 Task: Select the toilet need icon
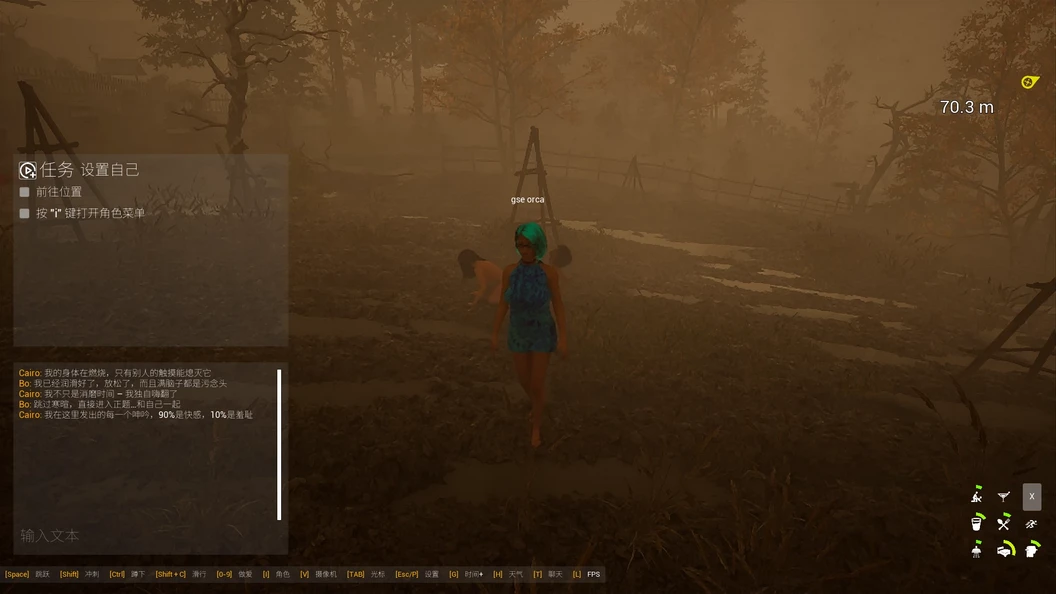(x=1032, y=549)
